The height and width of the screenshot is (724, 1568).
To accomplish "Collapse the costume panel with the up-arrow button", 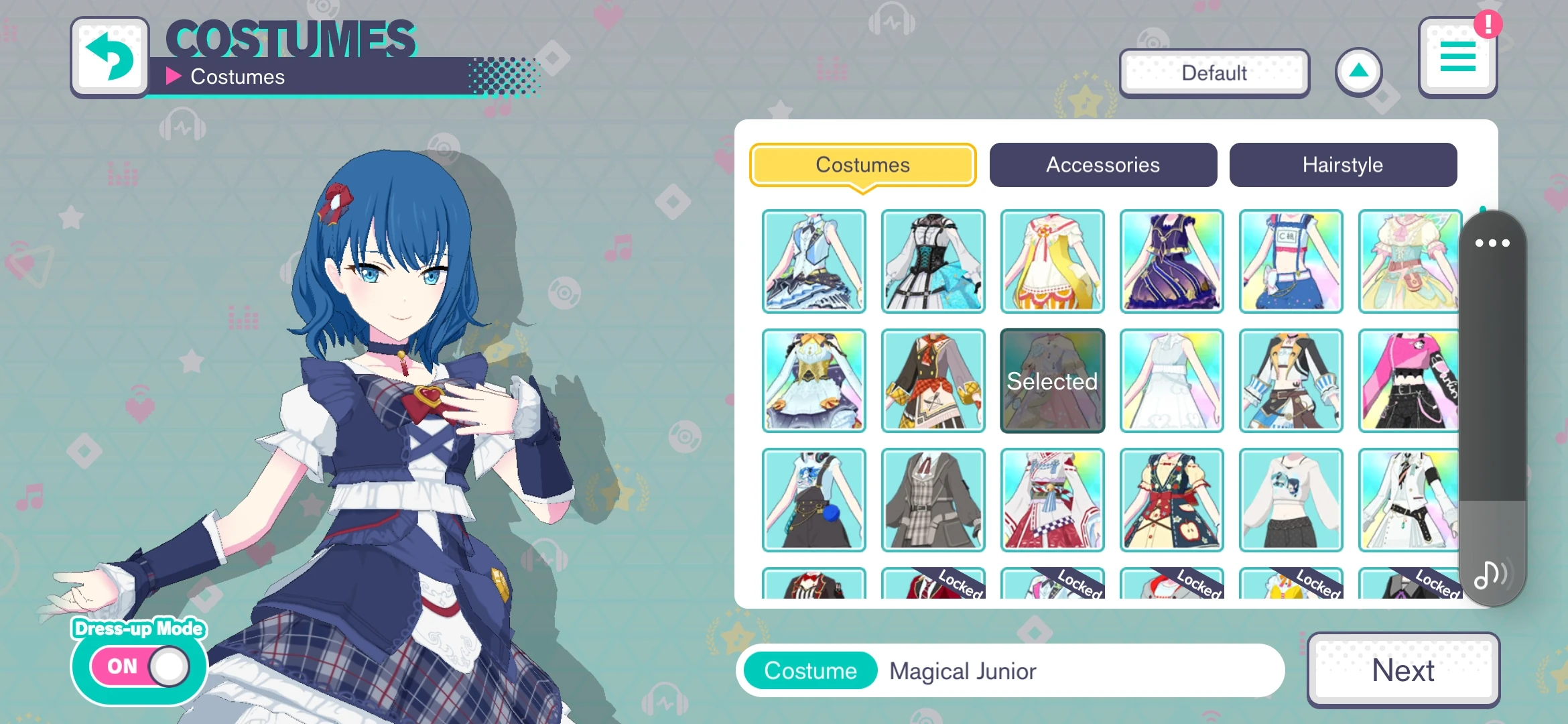I will tap(1359, 72).
